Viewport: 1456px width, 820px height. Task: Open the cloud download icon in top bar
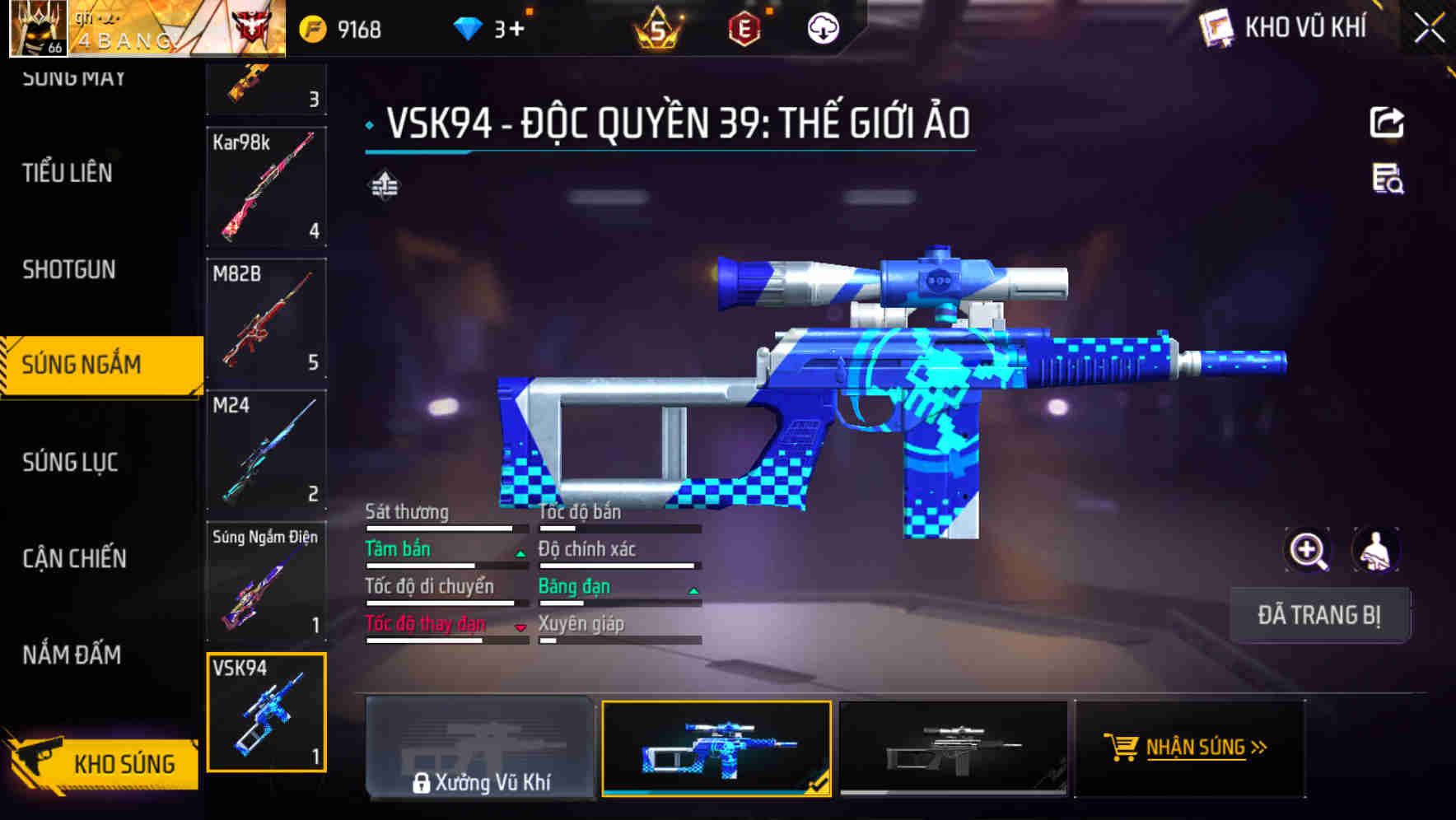click(x=822, y=27)
